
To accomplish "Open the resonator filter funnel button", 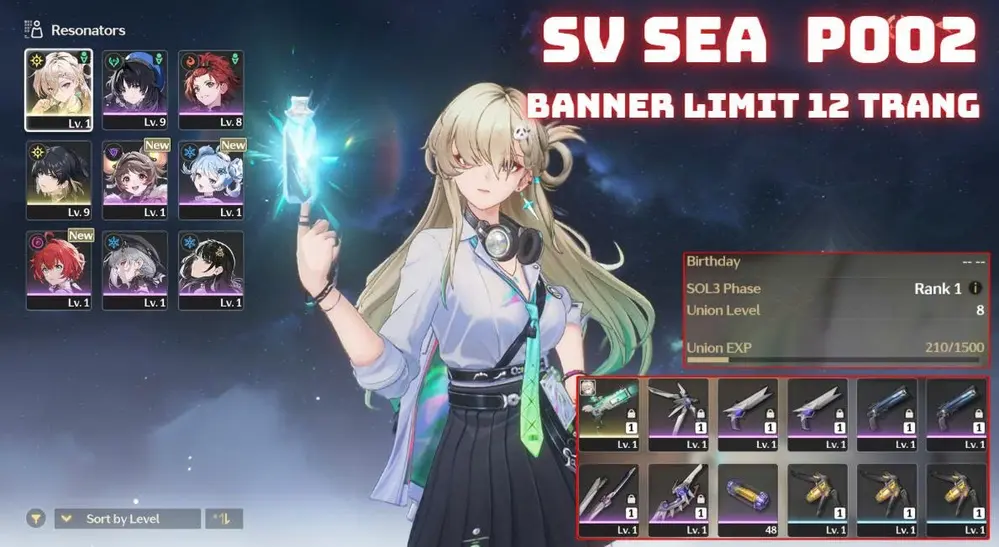I will pyautogui.click(x=35, y=519).
